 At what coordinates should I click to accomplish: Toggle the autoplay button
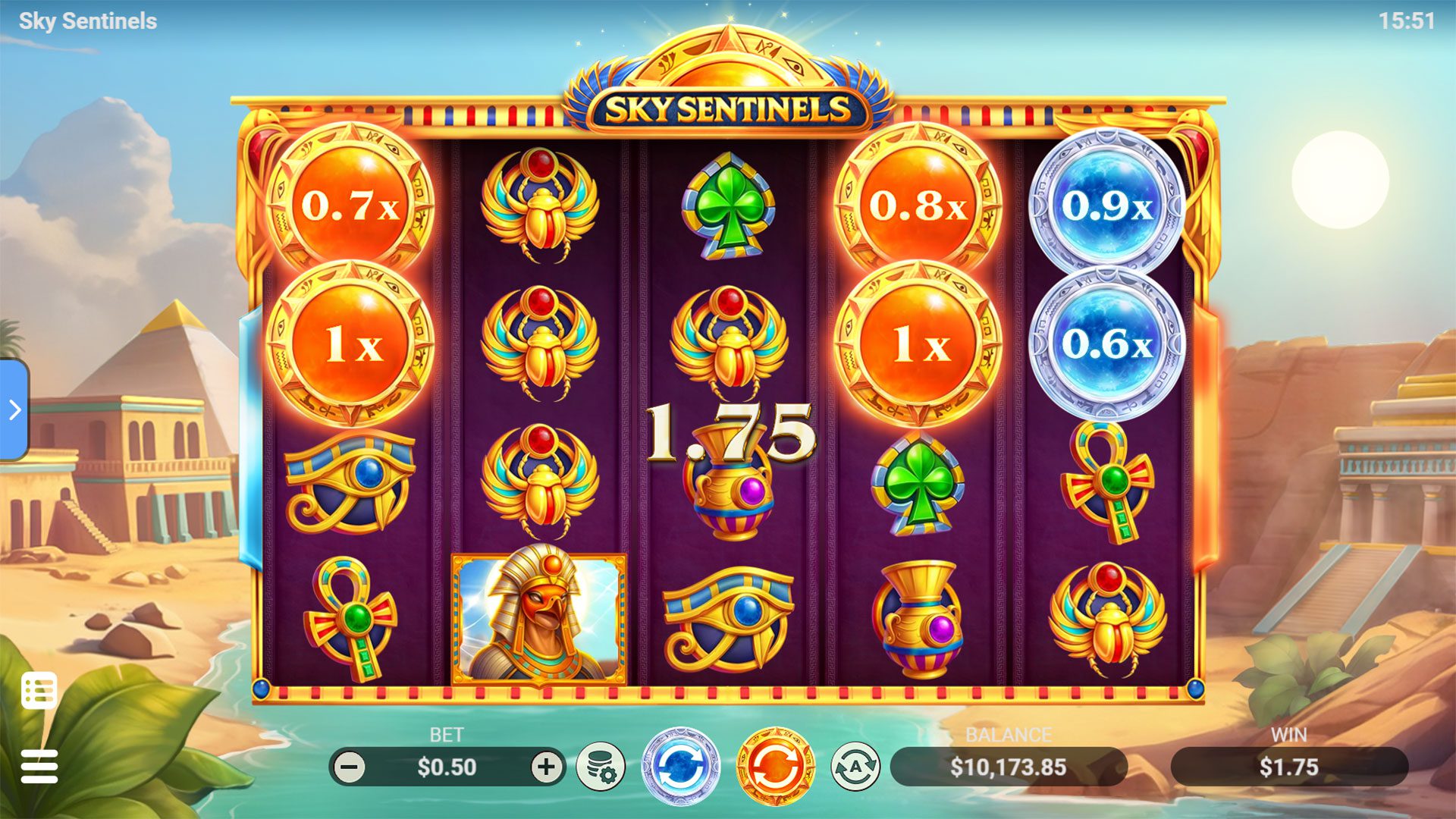tap(855, 767)
